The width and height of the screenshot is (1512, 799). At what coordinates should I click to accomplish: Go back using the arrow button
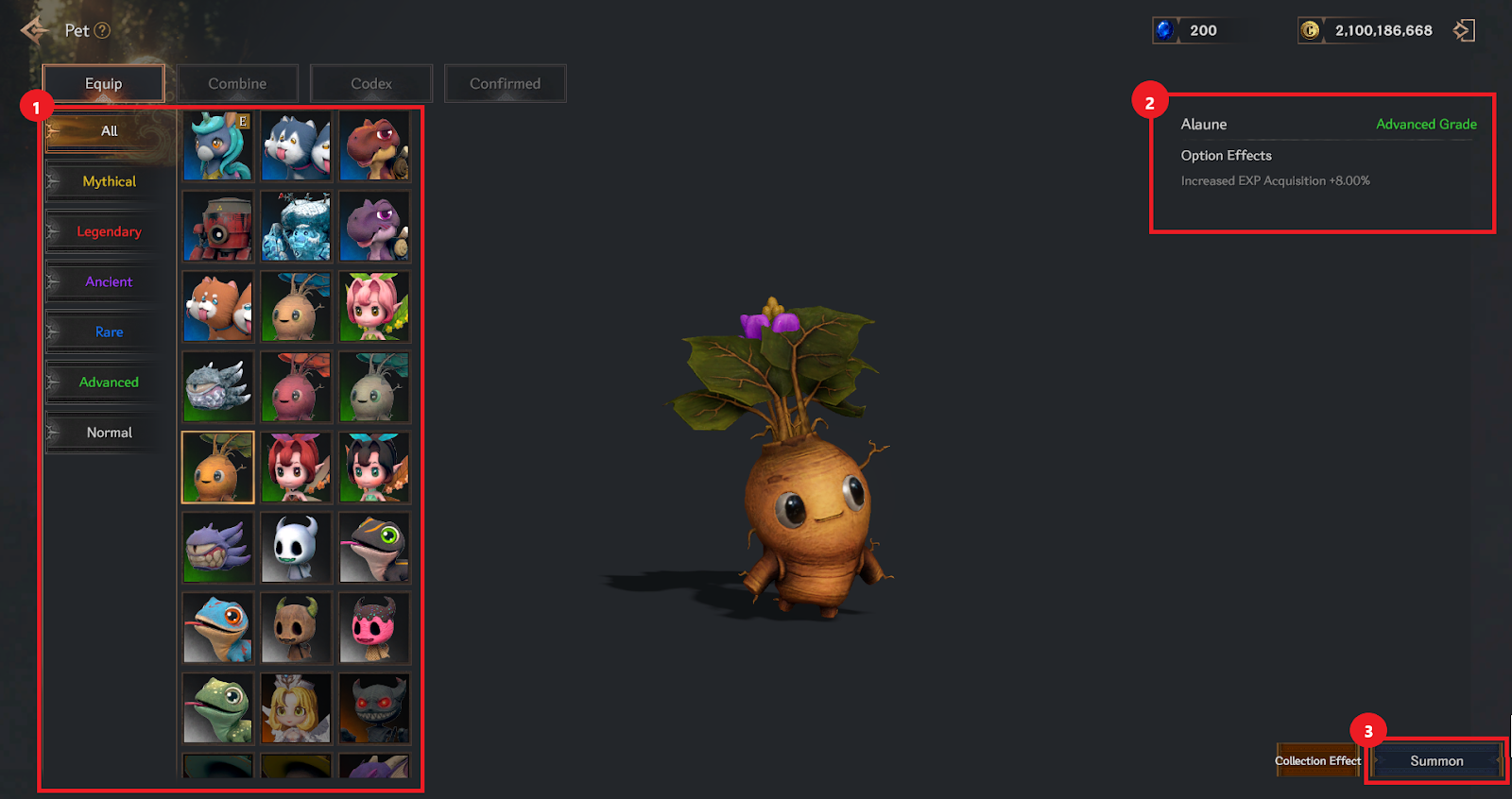[34, 30]
